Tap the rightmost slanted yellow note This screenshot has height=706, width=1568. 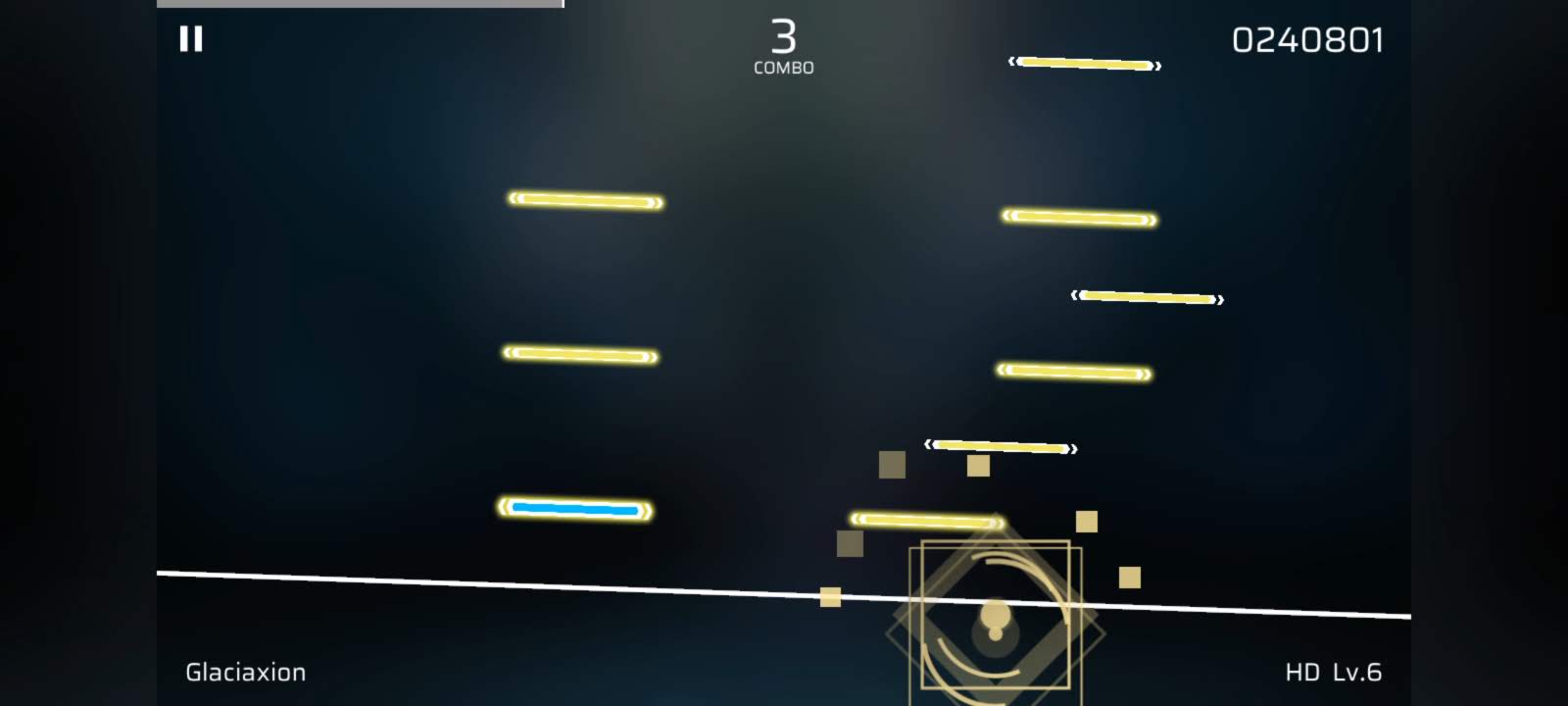tap(1147, 296)
